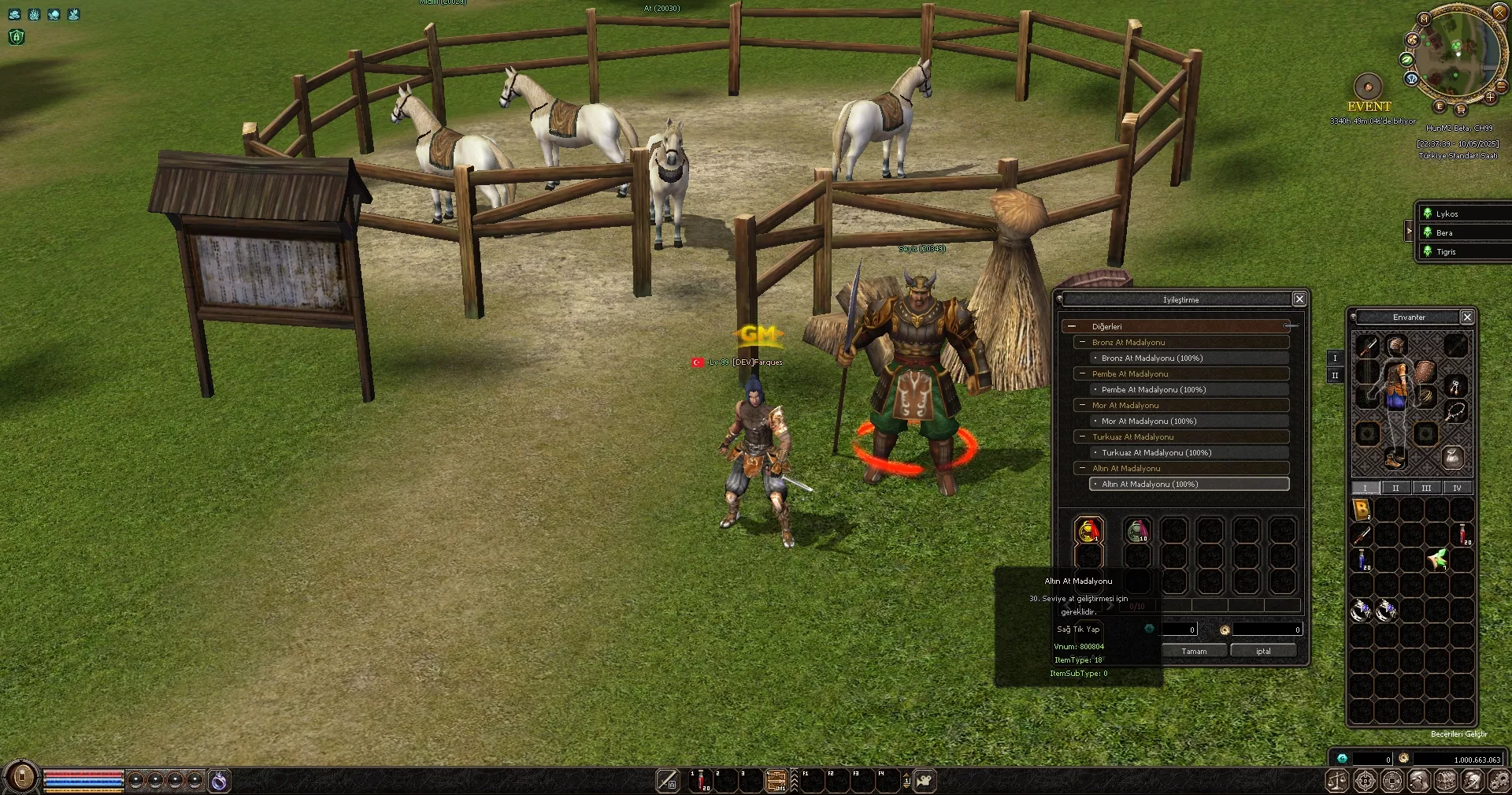Switch to inventory page III

point(1426,489)
